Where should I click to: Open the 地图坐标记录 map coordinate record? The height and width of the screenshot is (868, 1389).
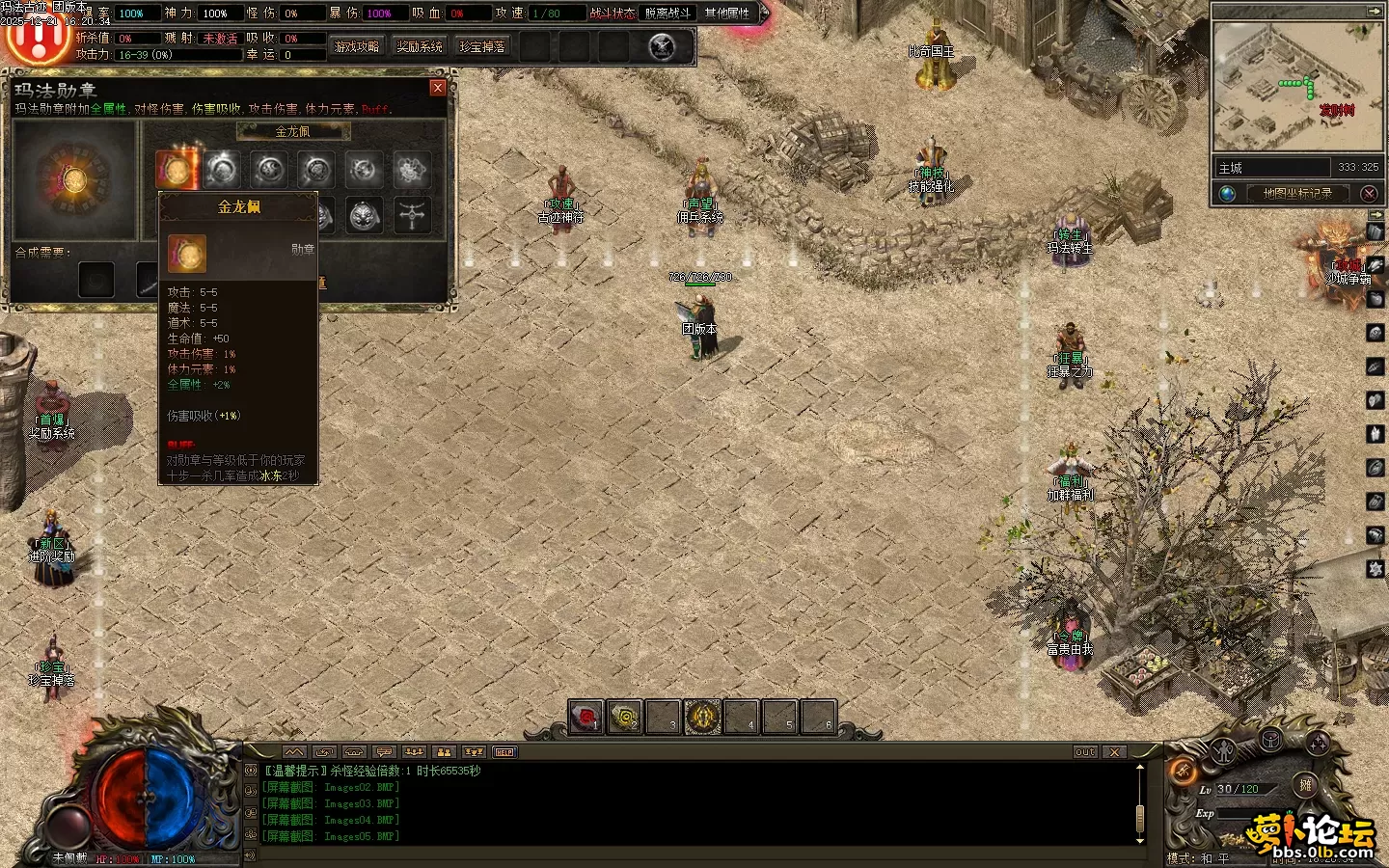pos(1297,194)
